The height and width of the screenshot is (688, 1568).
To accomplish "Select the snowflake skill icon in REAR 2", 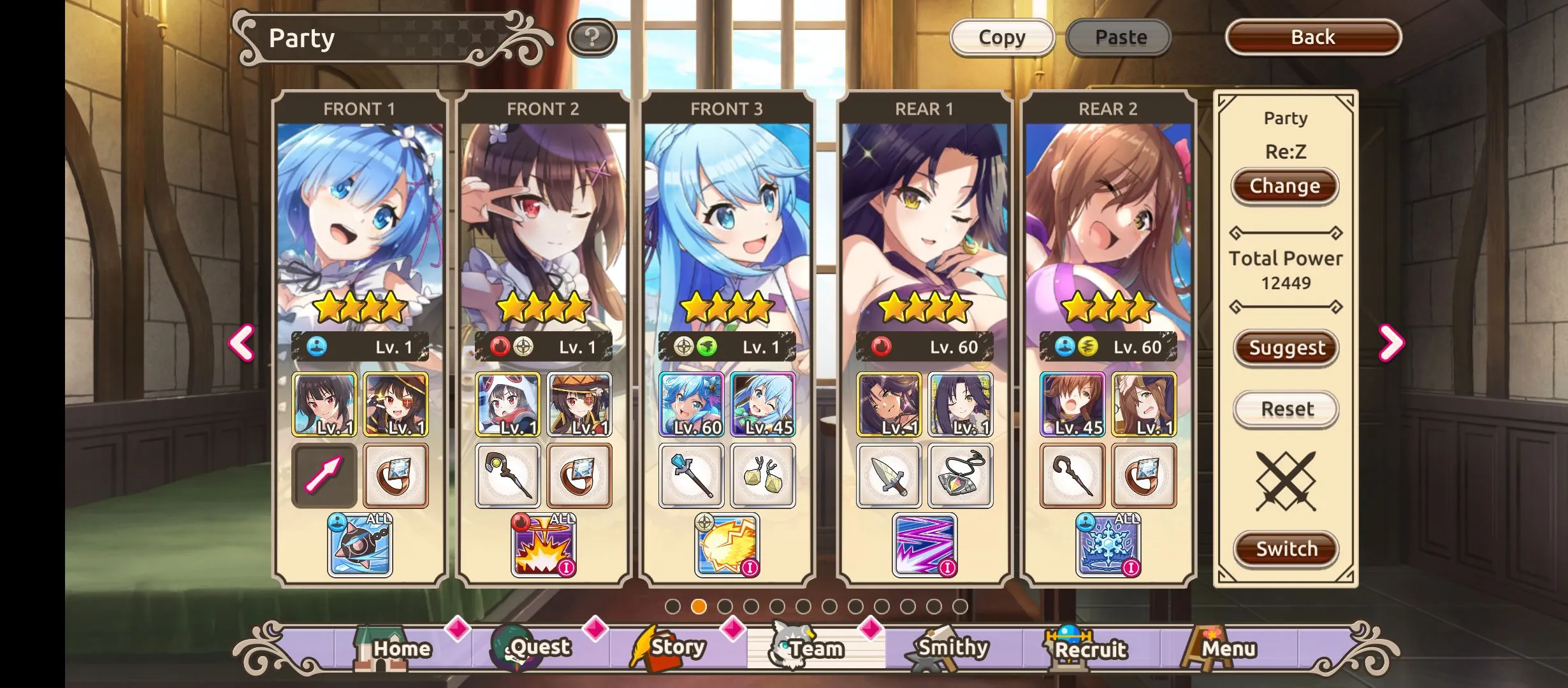I will 1109,545.
